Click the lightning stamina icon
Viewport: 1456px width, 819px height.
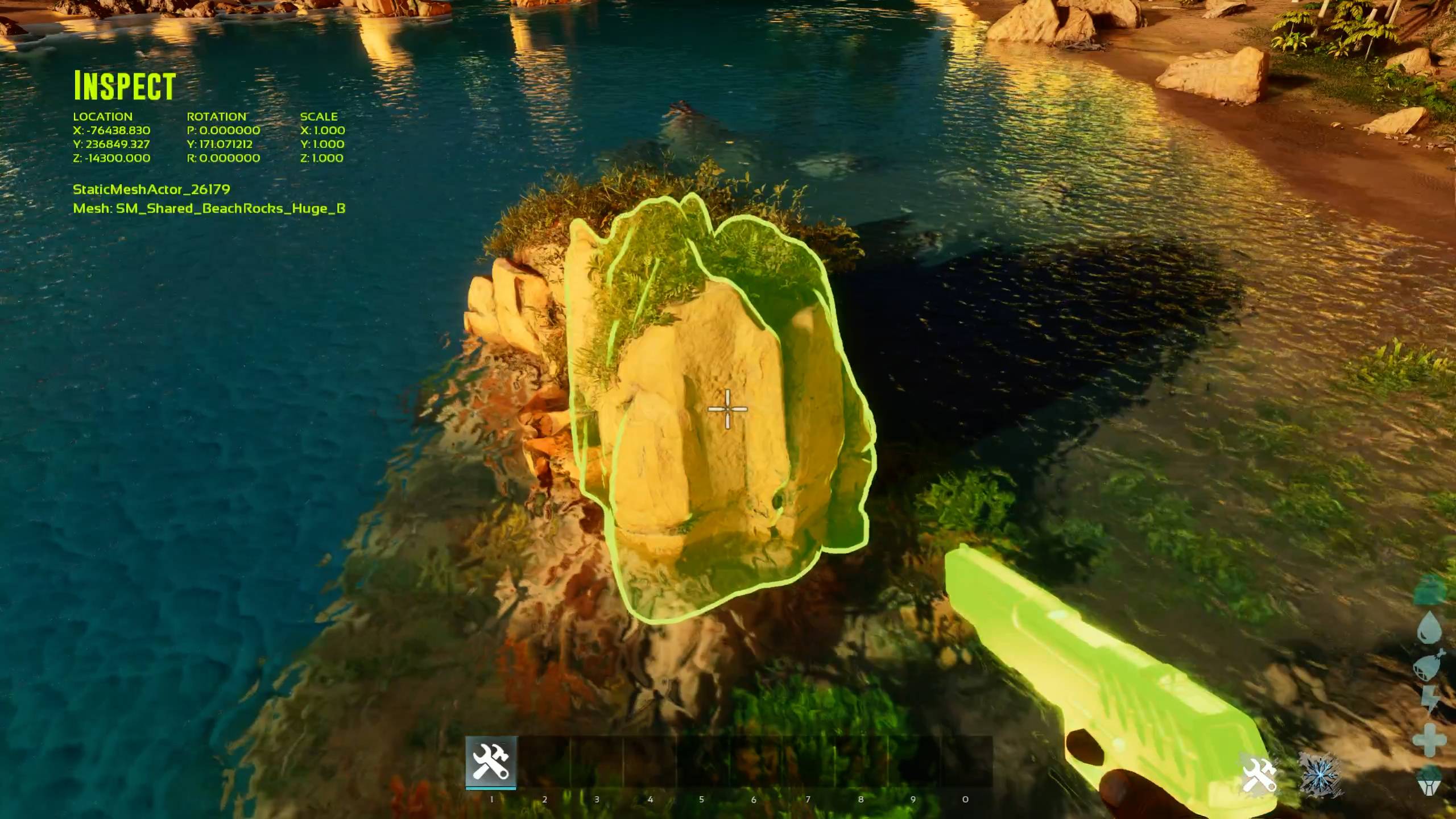[x=1429, y=697]
